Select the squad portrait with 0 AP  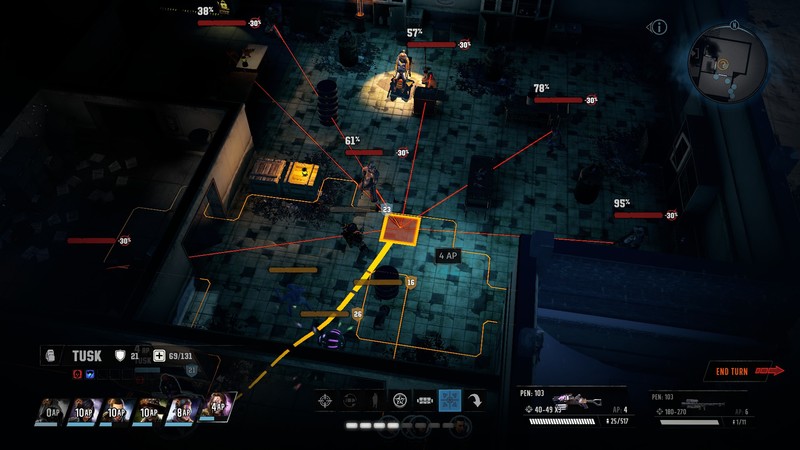53,408
